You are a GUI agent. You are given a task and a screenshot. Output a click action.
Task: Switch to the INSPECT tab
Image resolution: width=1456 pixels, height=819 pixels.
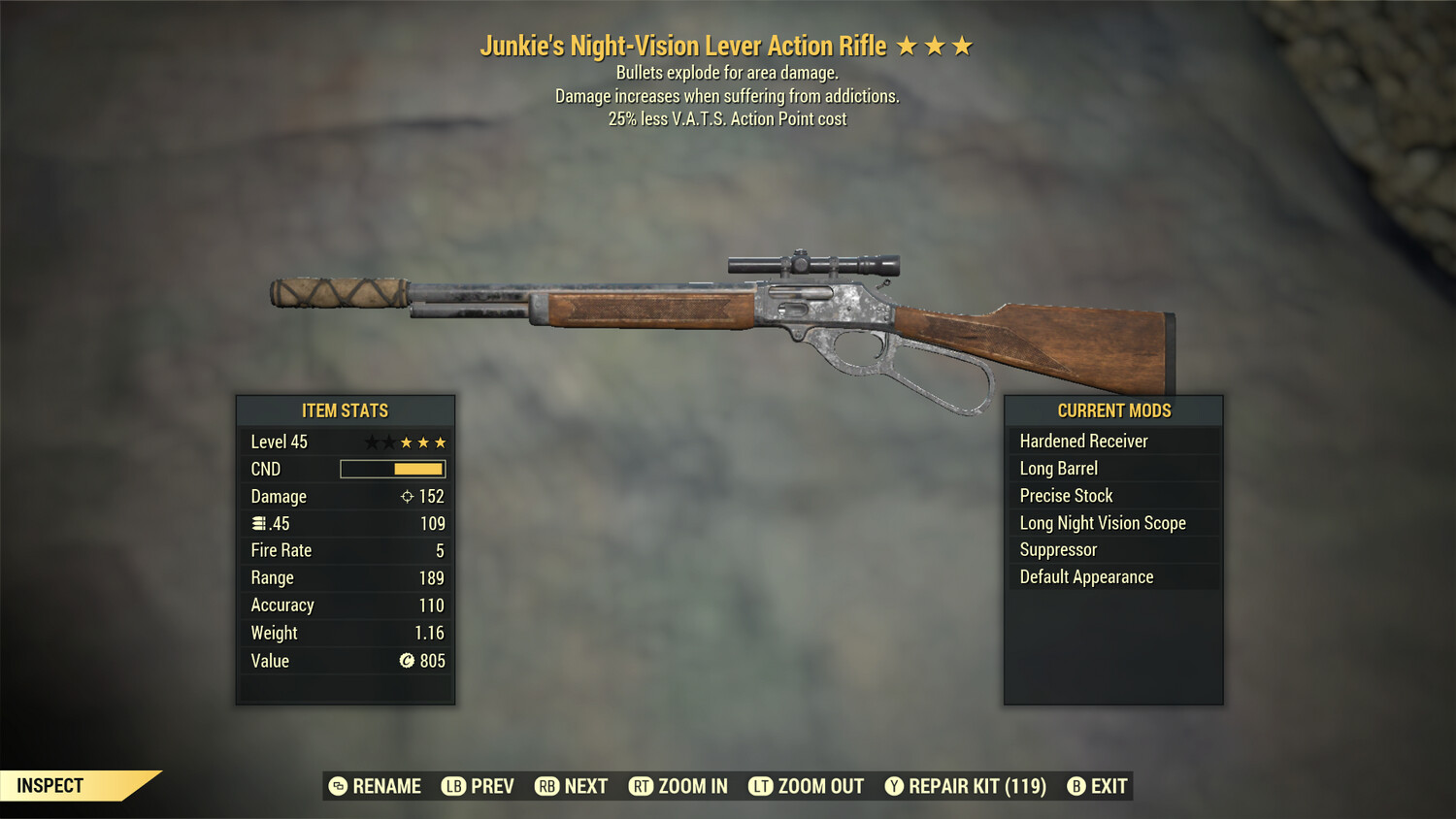pyautogui.click(x=50, y=785)
